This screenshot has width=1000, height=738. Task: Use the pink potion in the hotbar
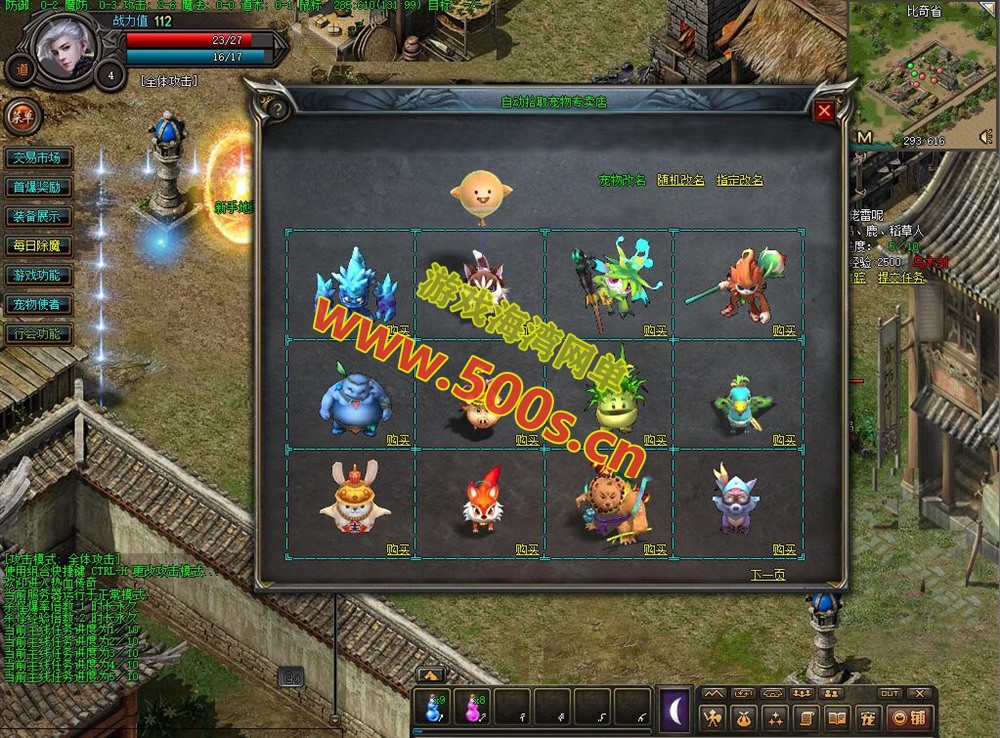click(472, 707)
